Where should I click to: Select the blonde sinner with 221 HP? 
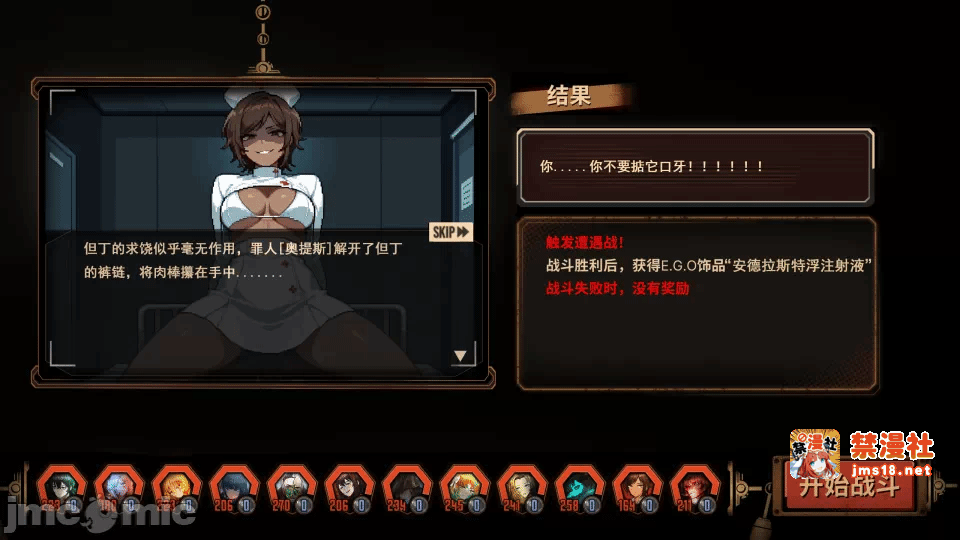[x=175, y=489]
